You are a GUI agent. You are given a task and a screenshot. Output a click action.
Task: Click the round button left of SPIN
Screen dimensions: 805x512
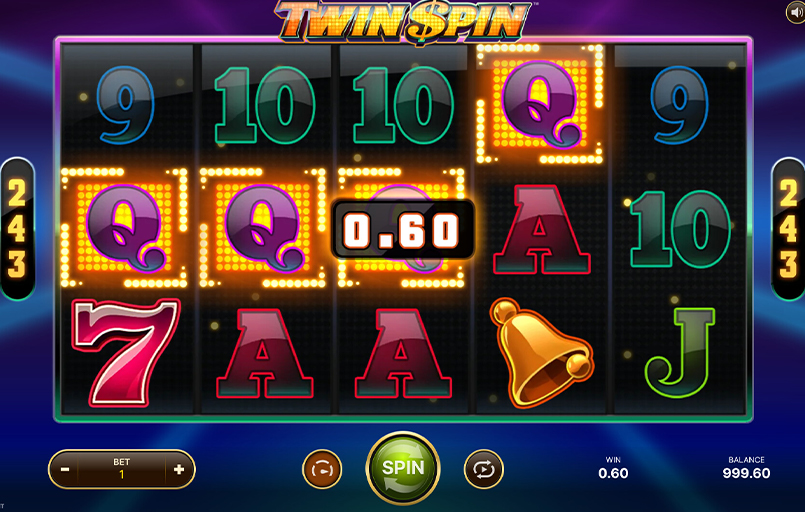tap(322, 469)
